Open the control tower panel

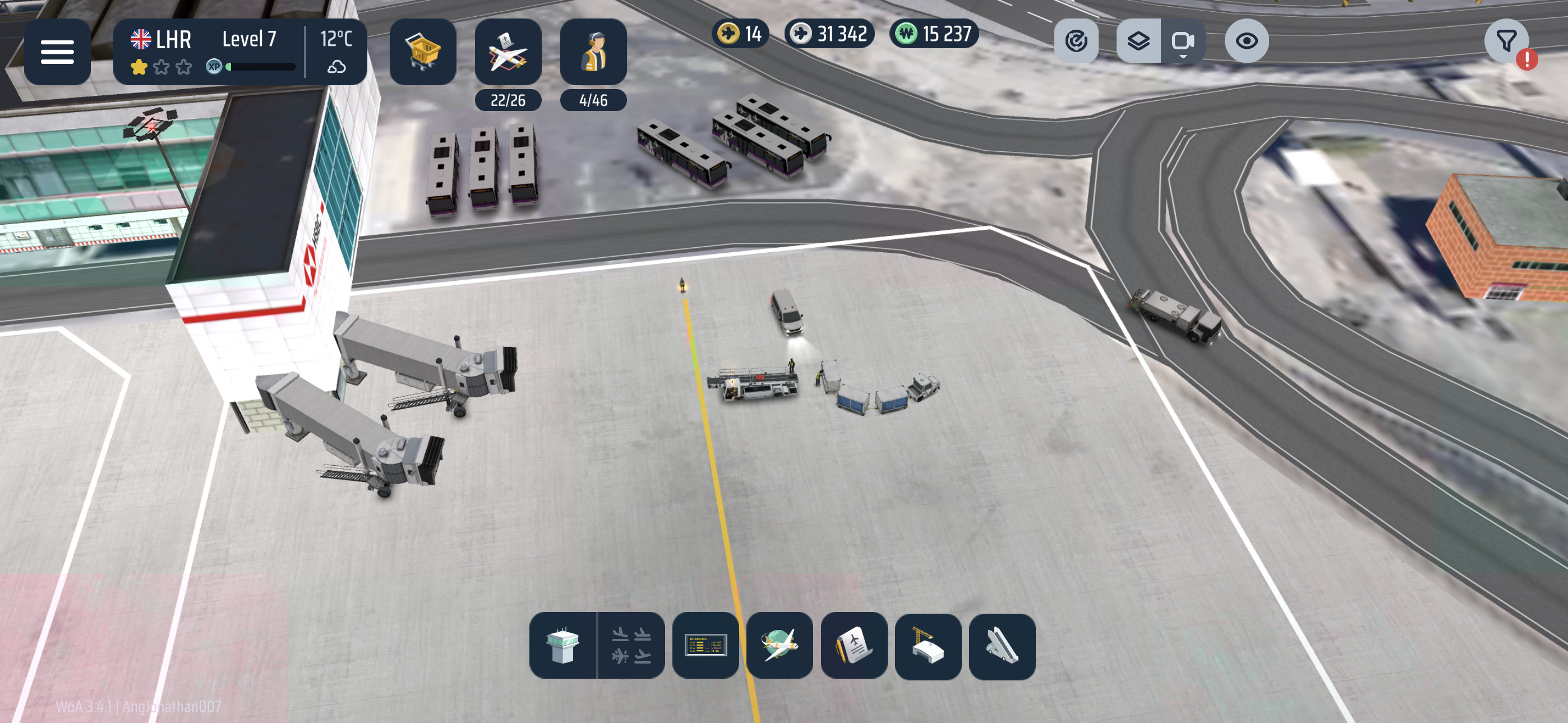[562, 645]
